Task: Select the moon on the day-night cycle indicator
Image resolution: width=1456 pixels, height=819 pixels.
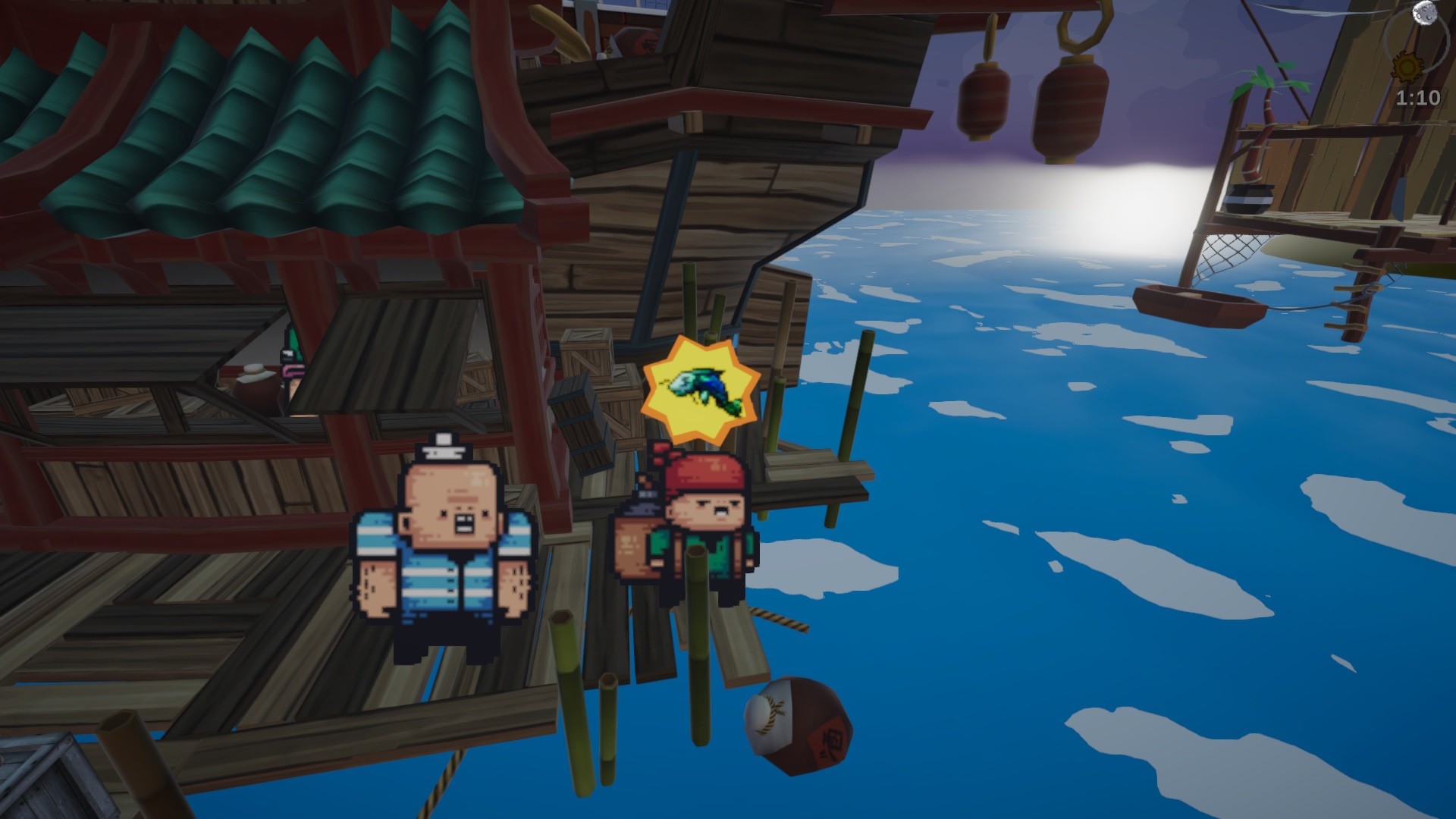Action: (x=1424, y=14)
